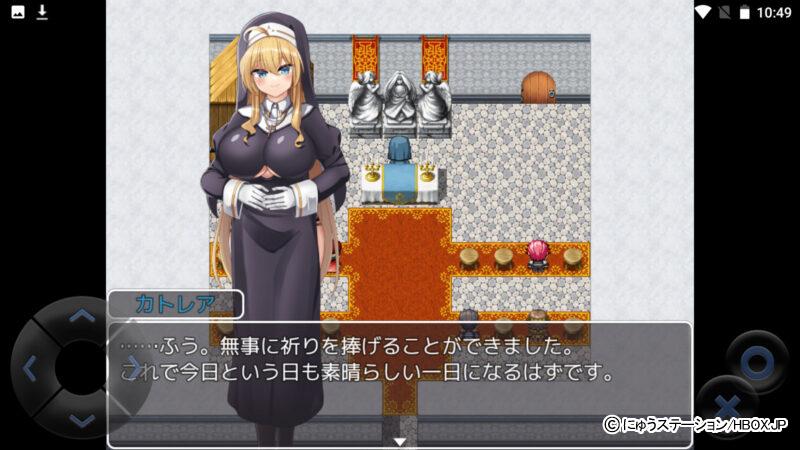This screenshot has height=450, width=800.
Task: Tap the circle confirm button
Action: 757,360
